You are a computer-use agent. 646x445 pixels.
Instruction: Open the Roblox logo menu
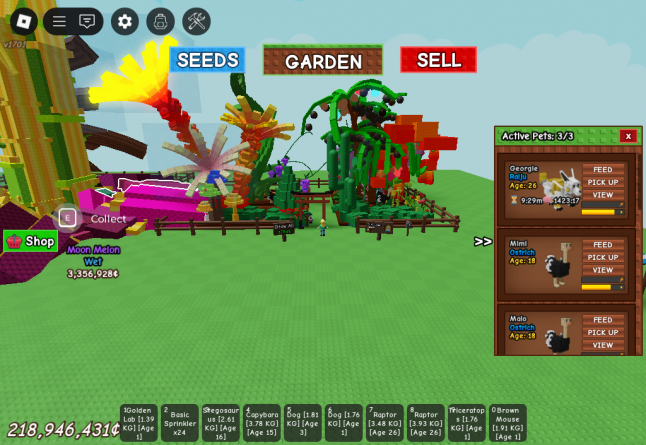(24, 21)
